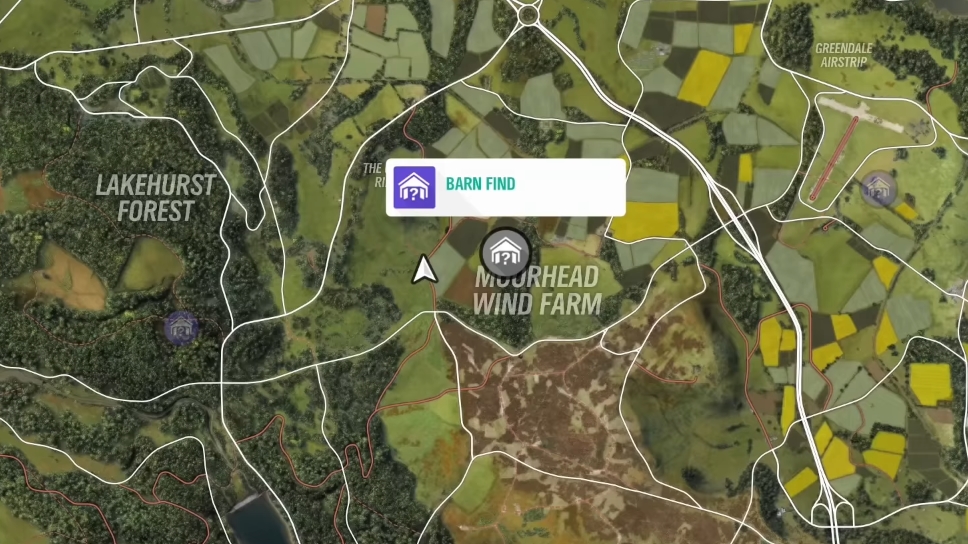
Task: Select the faded barn marker near Greendale Airstrip
Action: (878, 188)
